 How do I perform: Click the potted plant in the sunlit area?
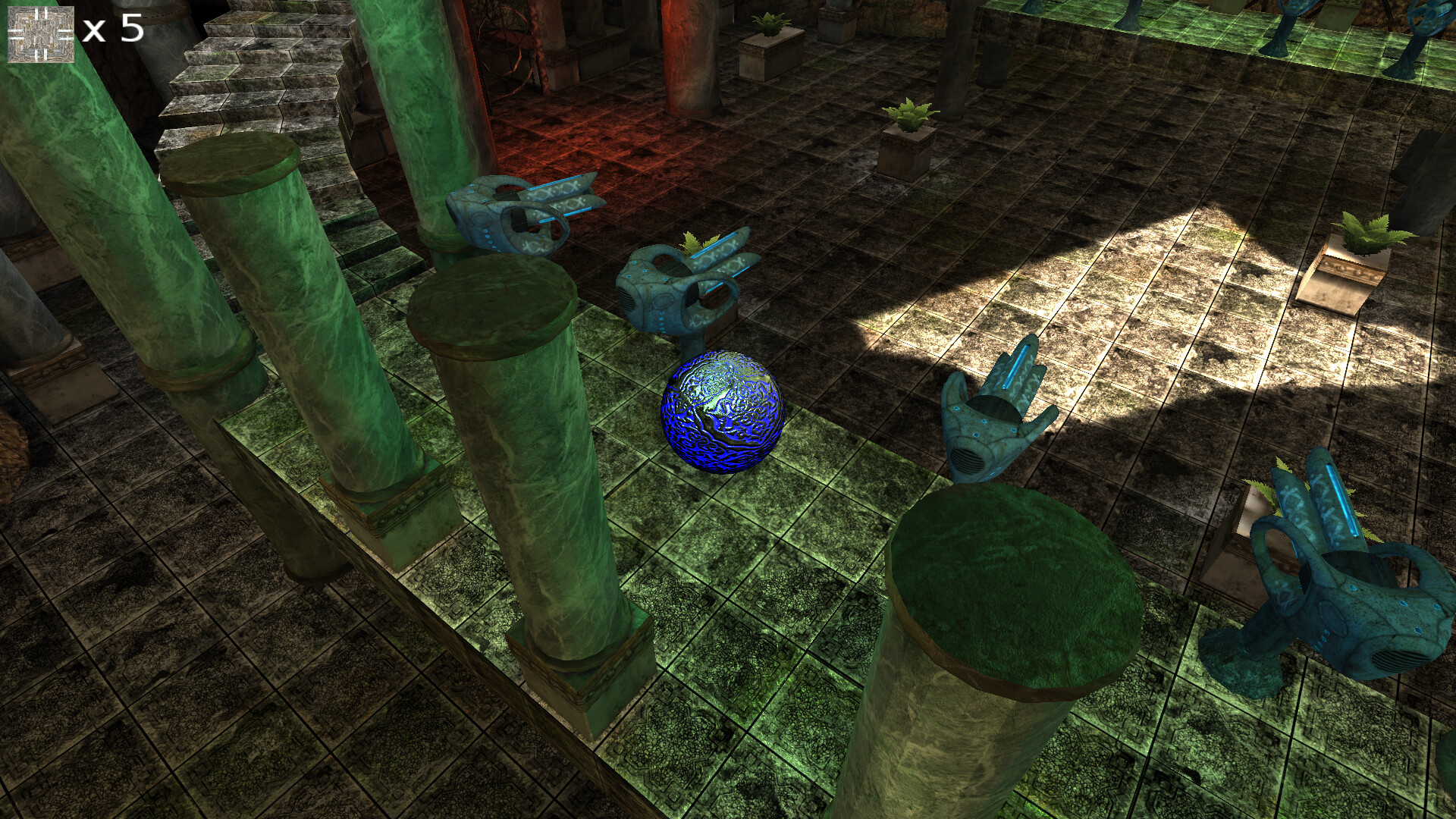[x=1357, y=250]
